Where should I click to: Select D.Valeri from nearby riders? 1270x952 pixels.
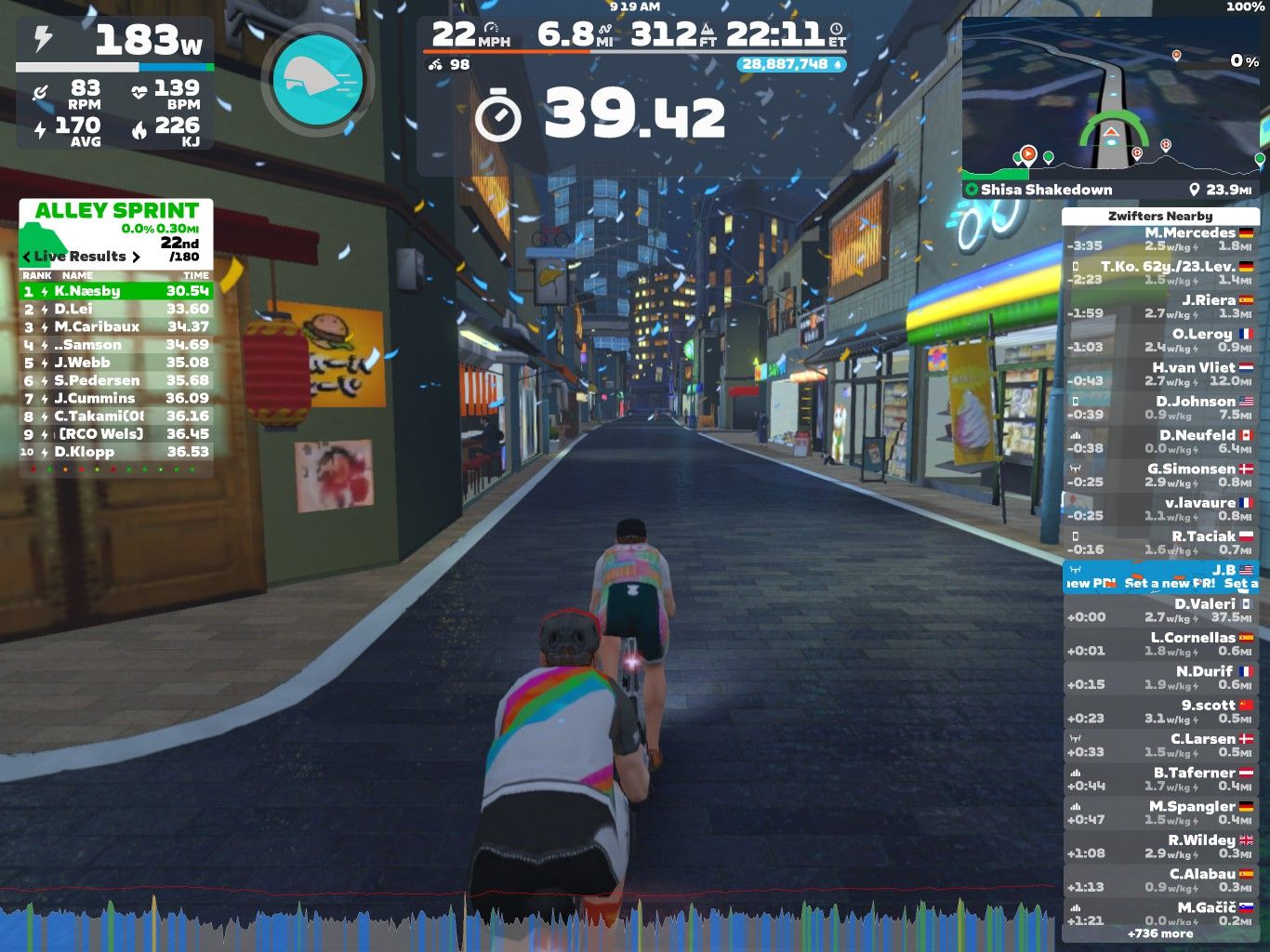point(1160,610)
